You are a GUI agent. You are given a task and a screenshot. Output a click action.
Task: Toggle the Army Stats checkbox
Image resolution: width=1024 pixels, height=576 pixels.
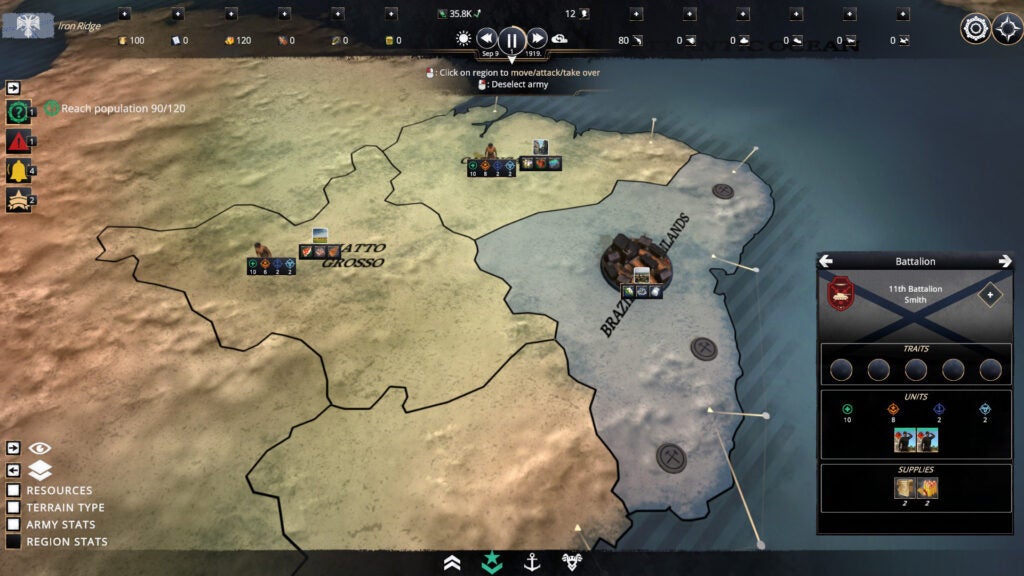pyautogui.click(x=14, y=525)
